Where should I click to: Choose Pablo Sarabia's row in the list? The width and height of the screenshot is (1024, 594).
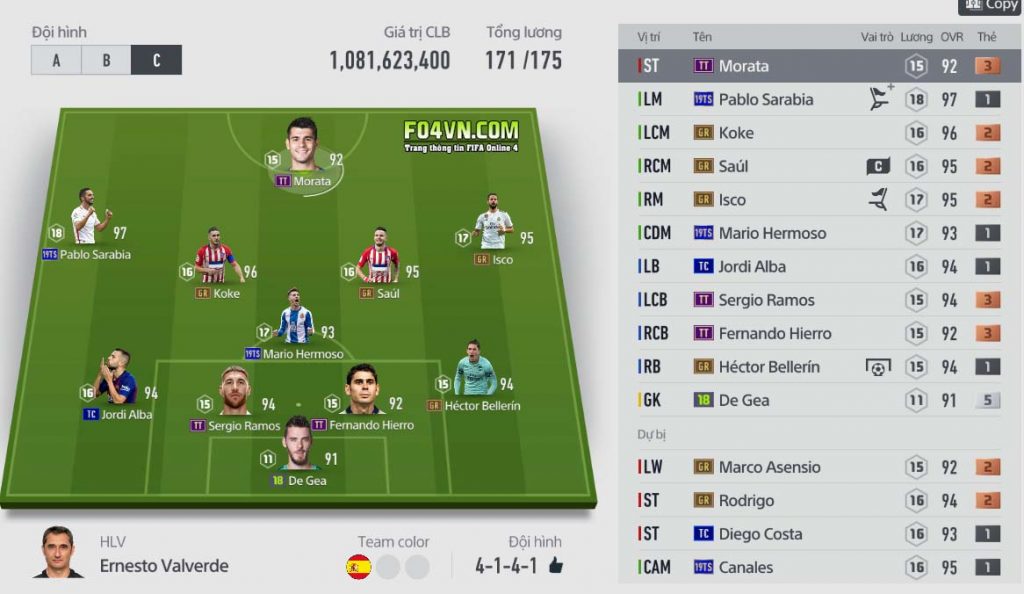(818, 99)
